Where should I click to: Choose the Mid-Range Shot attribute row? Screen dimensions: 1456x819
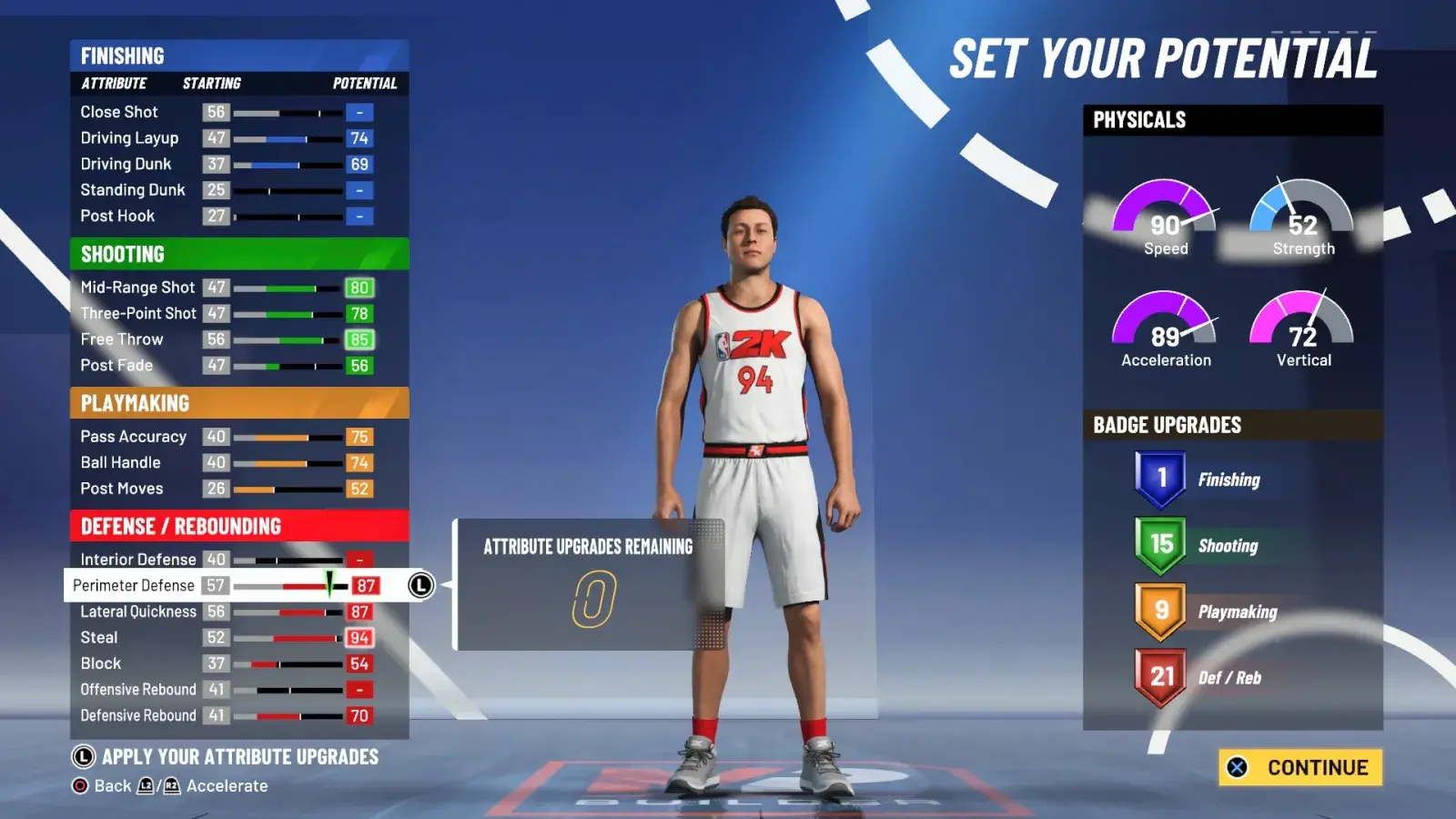tap(227, 288)
